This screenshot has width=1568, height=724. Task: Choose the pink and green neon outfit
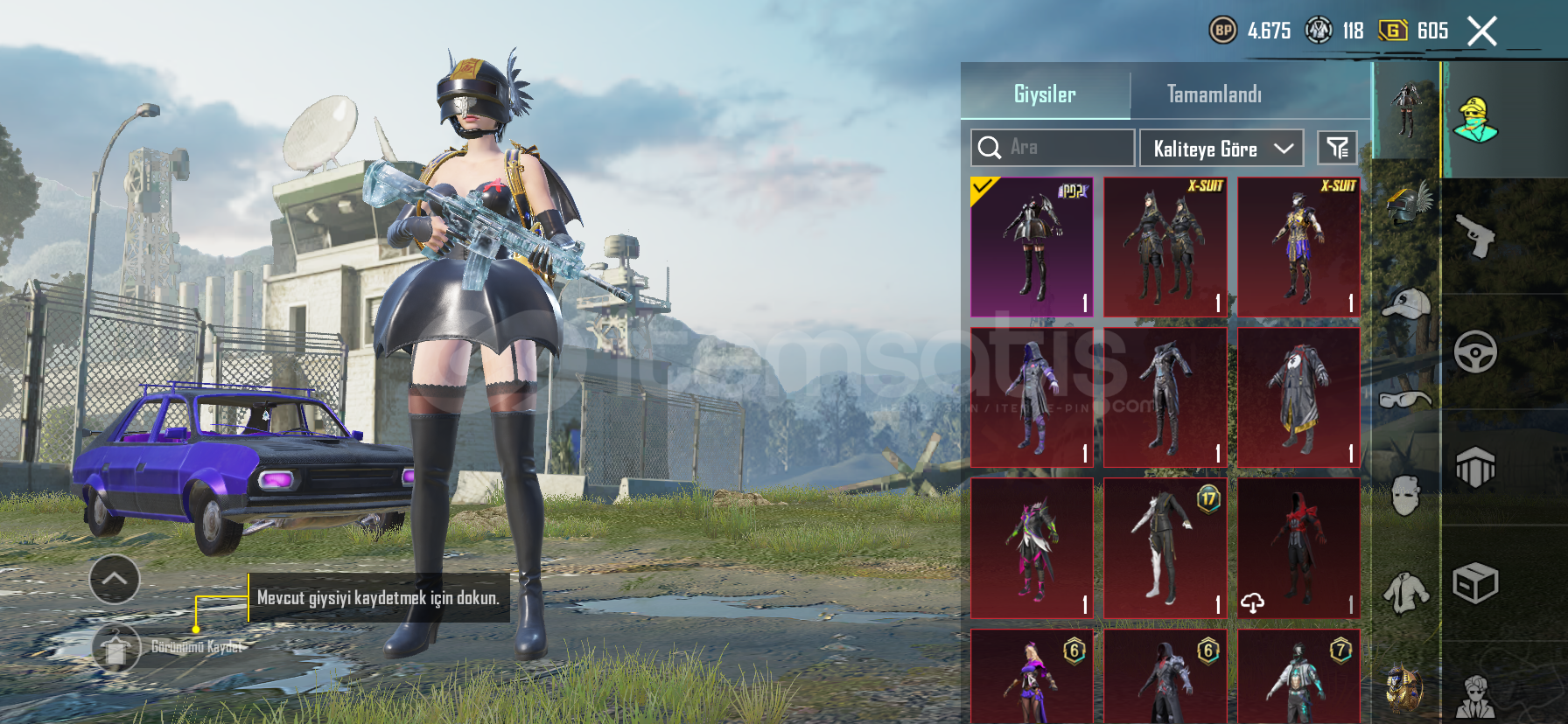(1032, 548)
